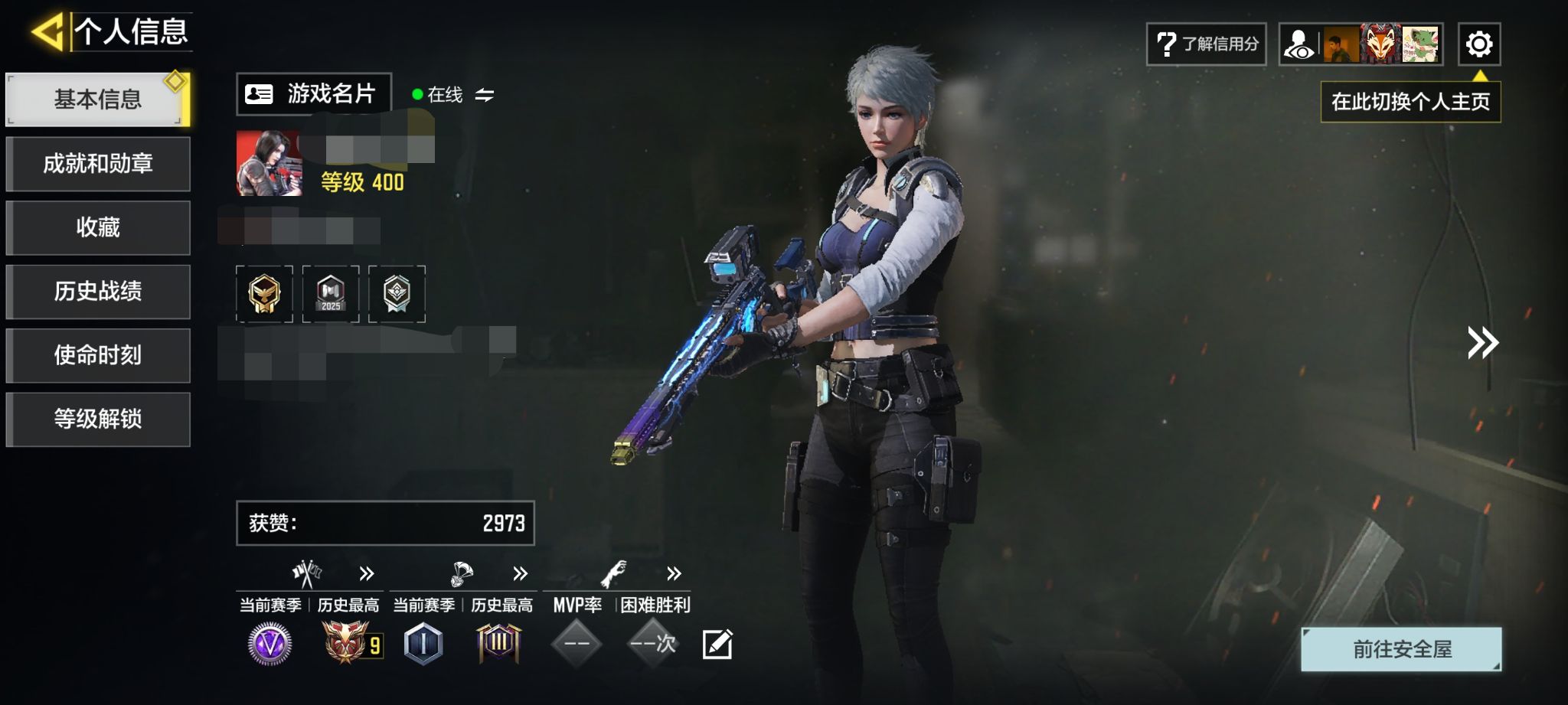Click the edit pencil icon
The width and height of the screenshot is (1568, 705).
coord(717,645)
